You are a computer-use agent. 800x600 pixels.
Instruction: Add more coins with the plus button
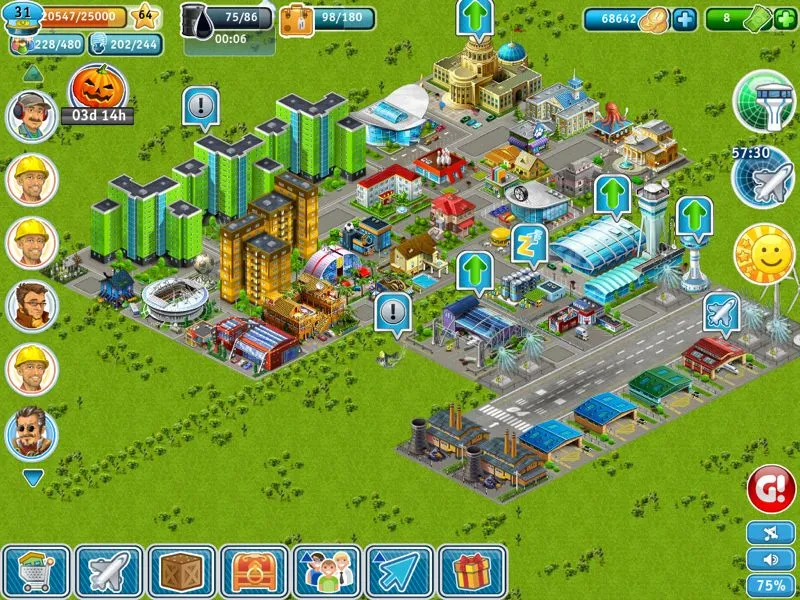684,19
